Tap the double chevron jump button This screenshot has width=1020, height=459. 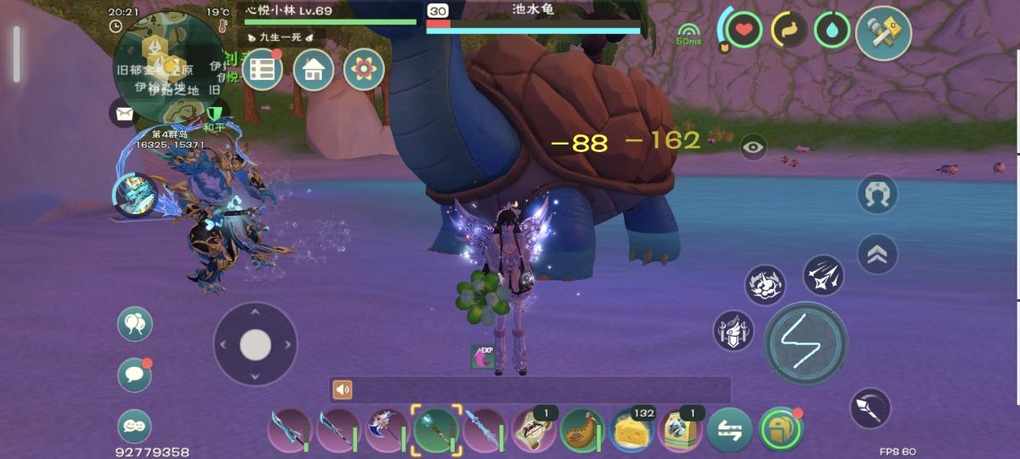[877, 254]
